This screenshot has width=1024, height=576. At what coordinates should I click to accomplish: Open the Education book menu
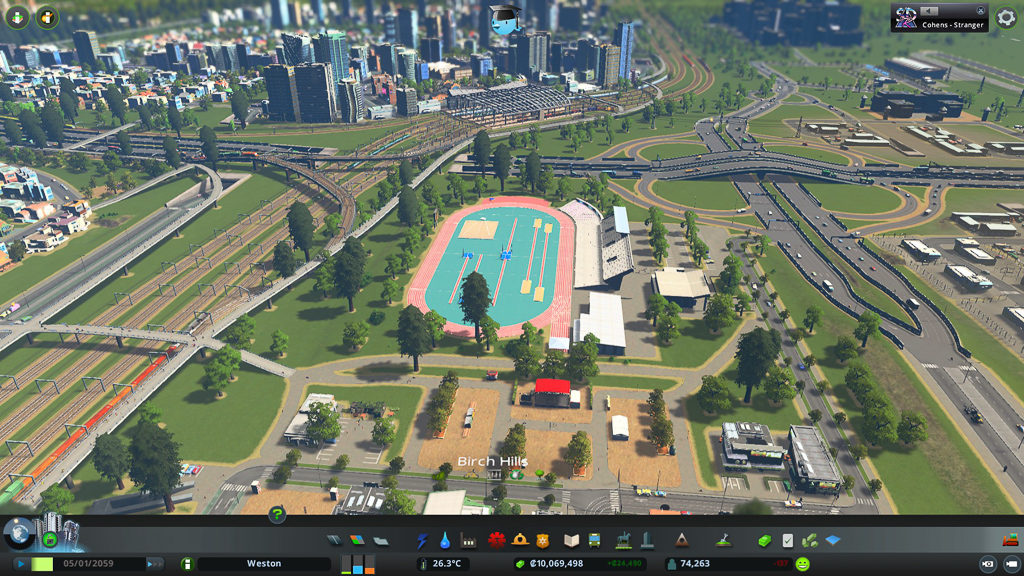click(571, 541)
